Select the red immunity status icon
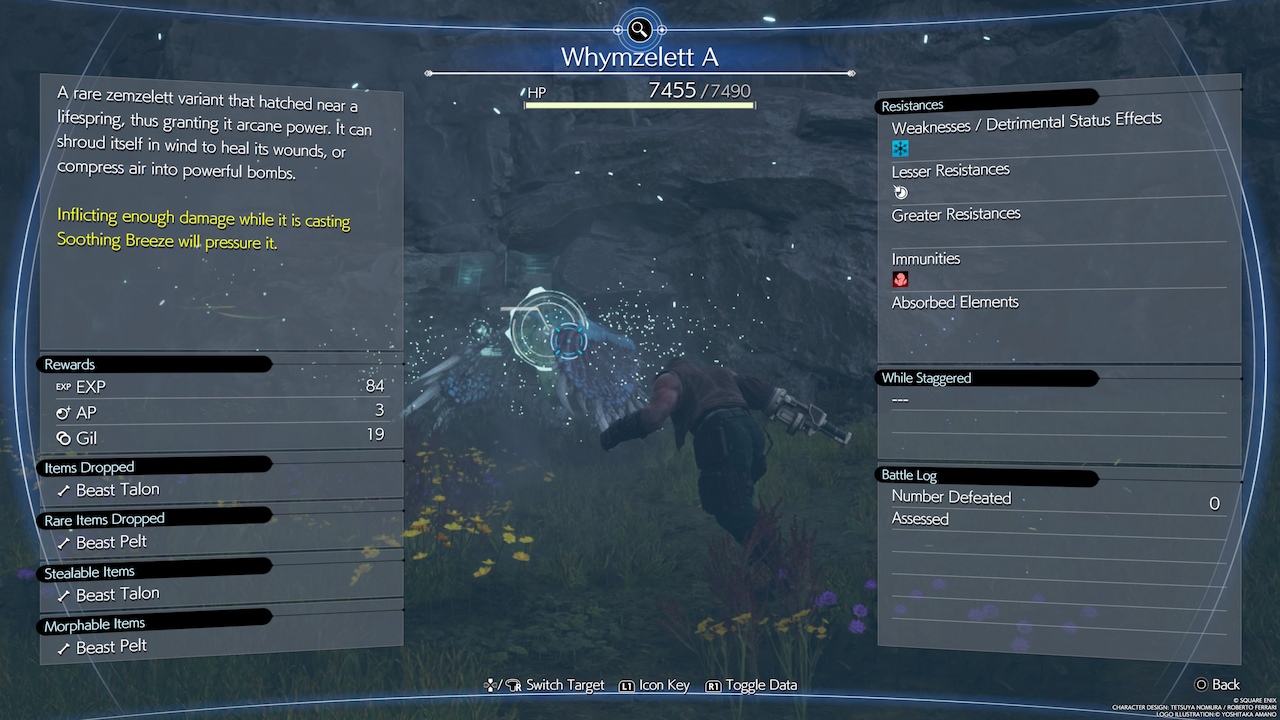Screen dimensions: 1280x720 (x=900, y=281)
